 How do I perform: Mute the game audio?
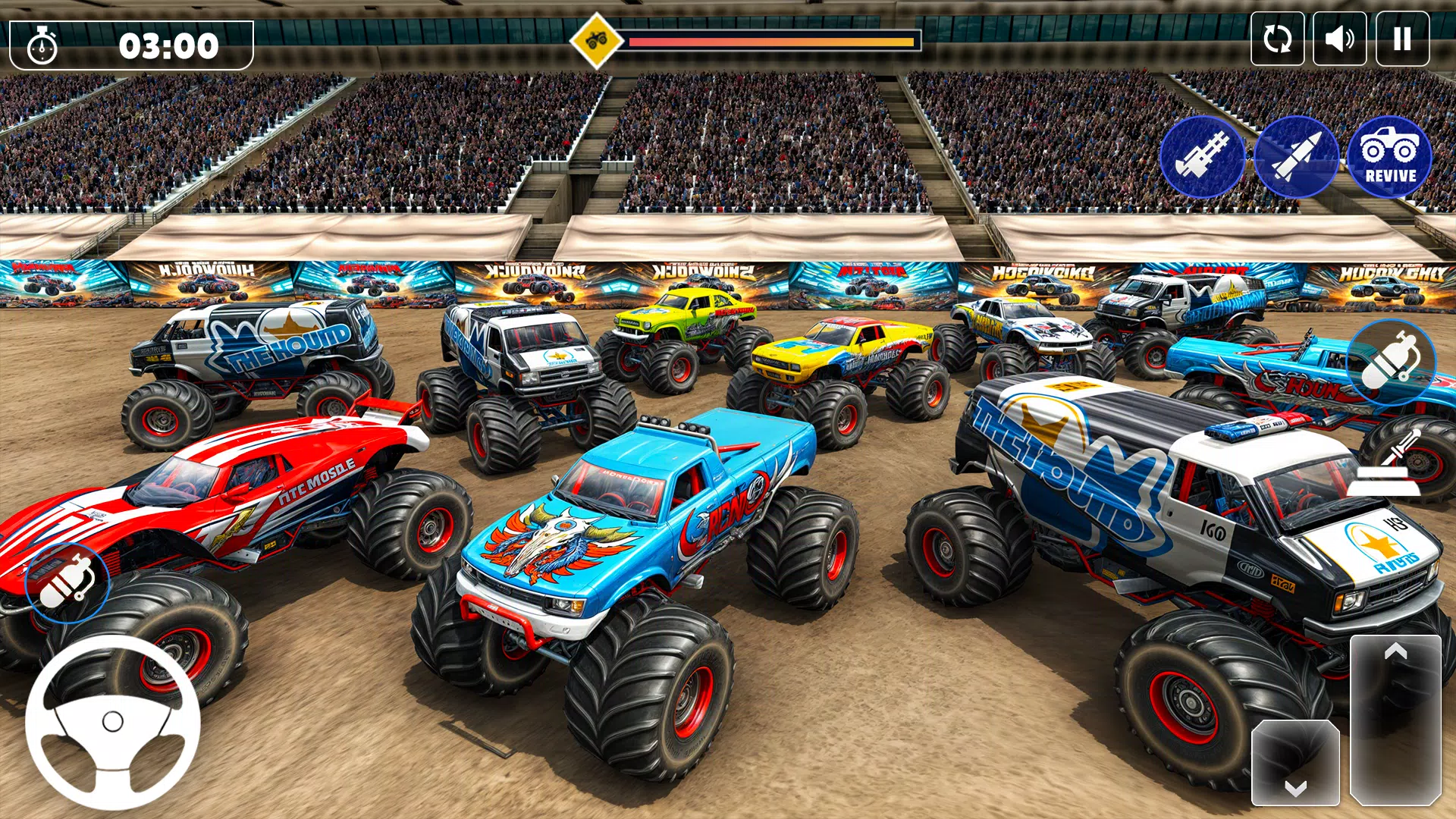point(1338,37)
